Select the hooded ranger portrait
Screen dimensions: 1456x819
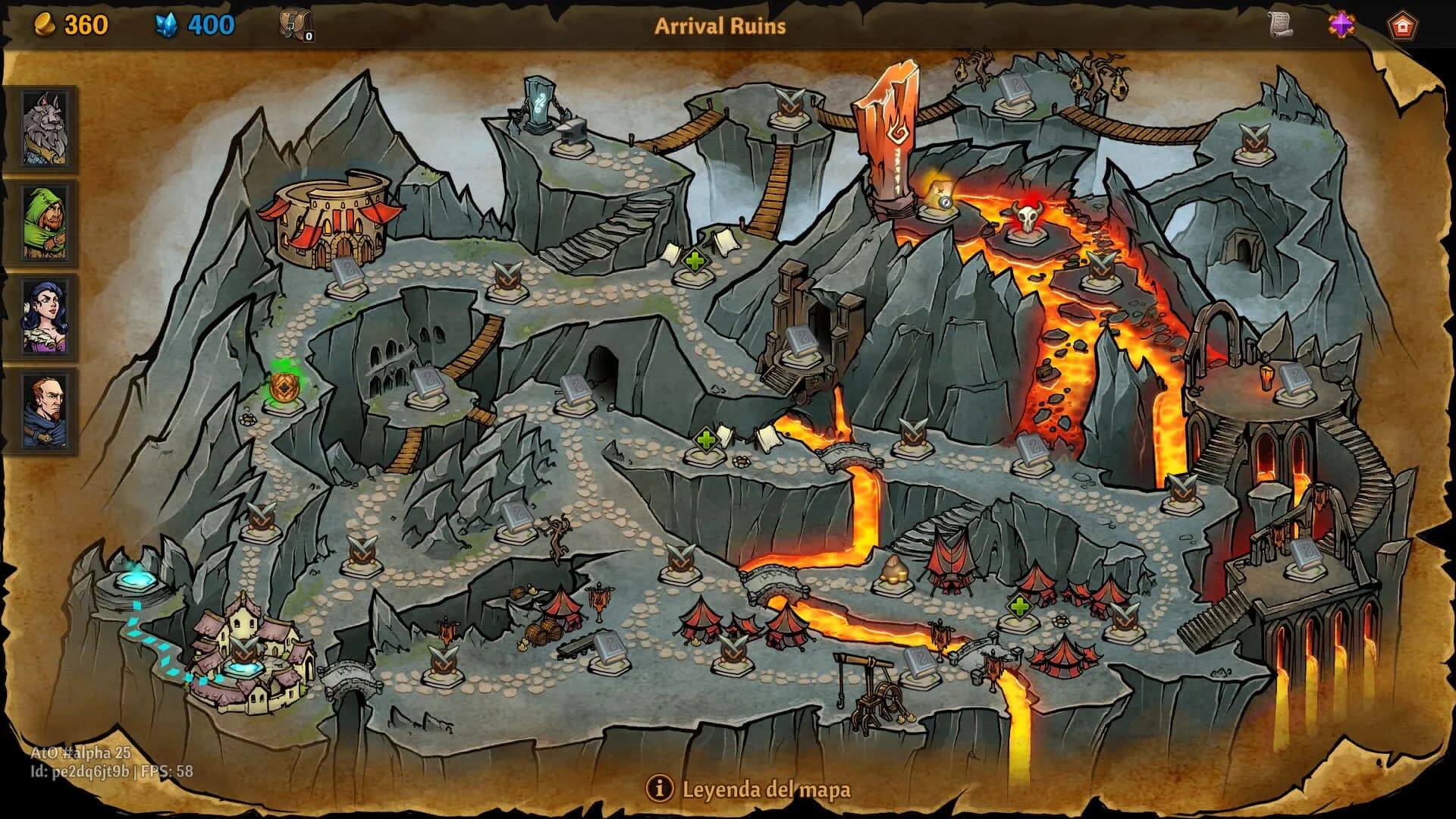coord(43,224)
